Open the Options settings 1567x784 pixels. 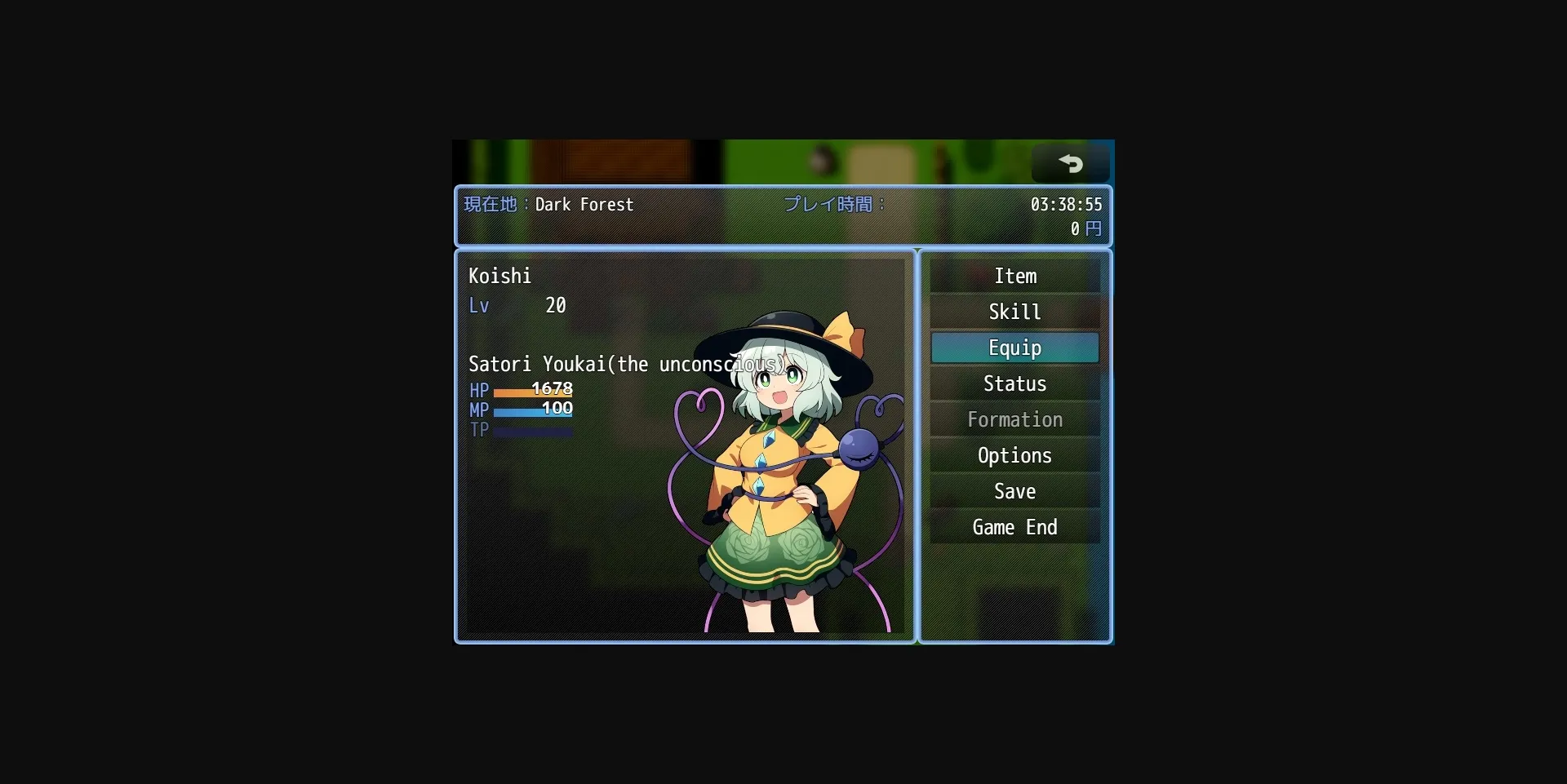(1014, 455)
